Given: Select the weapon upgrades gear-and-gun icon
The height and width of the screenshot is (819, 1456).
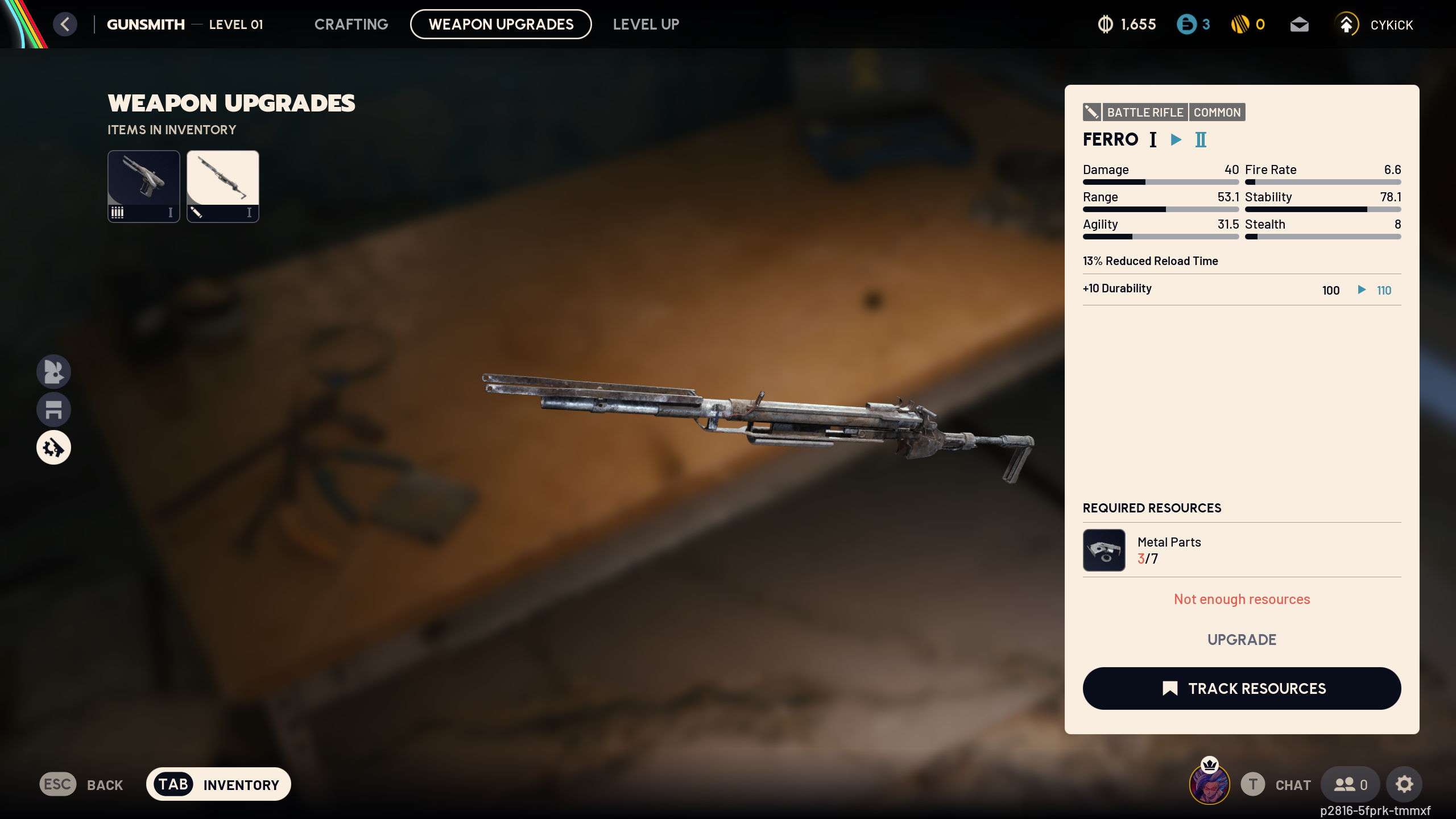Looking at the screenshot, I should point(53,448).
